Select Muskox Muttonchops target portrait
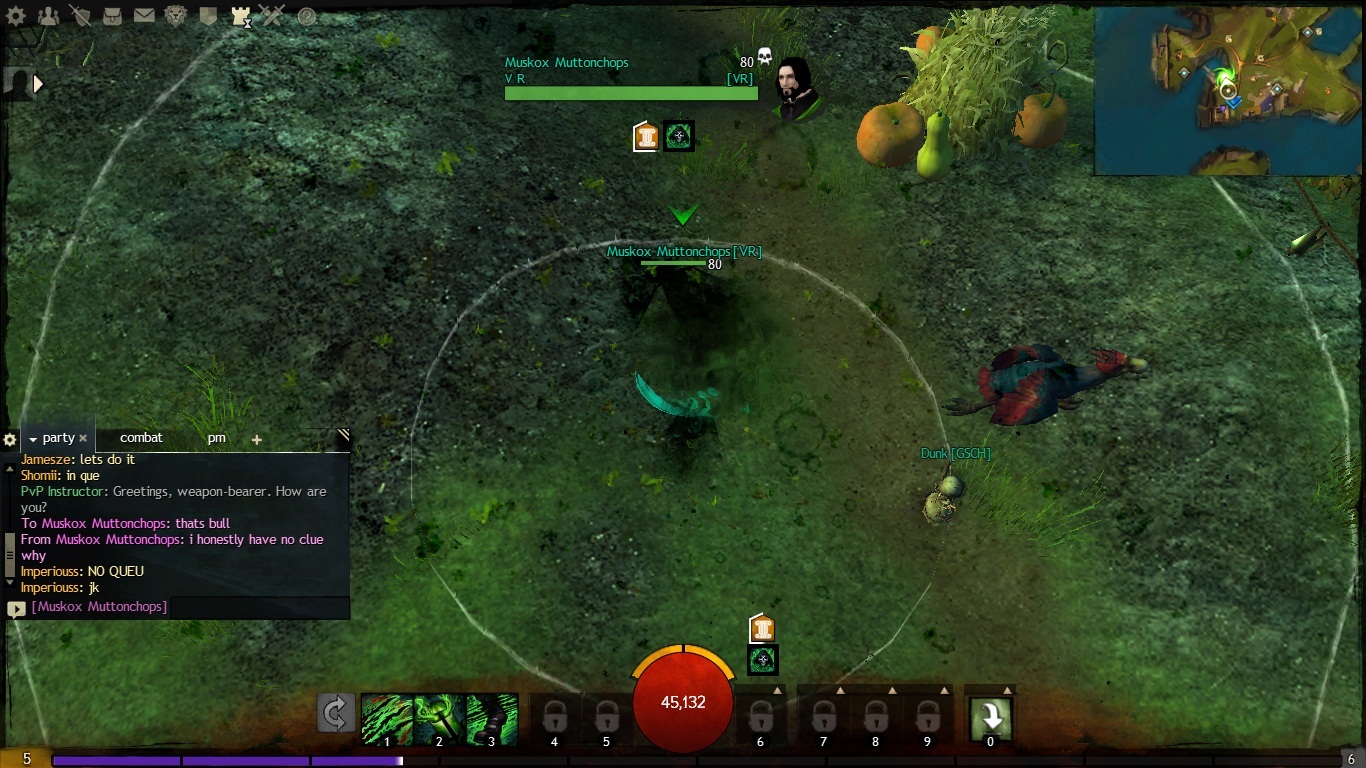The height and width of the screenshot is (768, 1366). click(797, 88)
